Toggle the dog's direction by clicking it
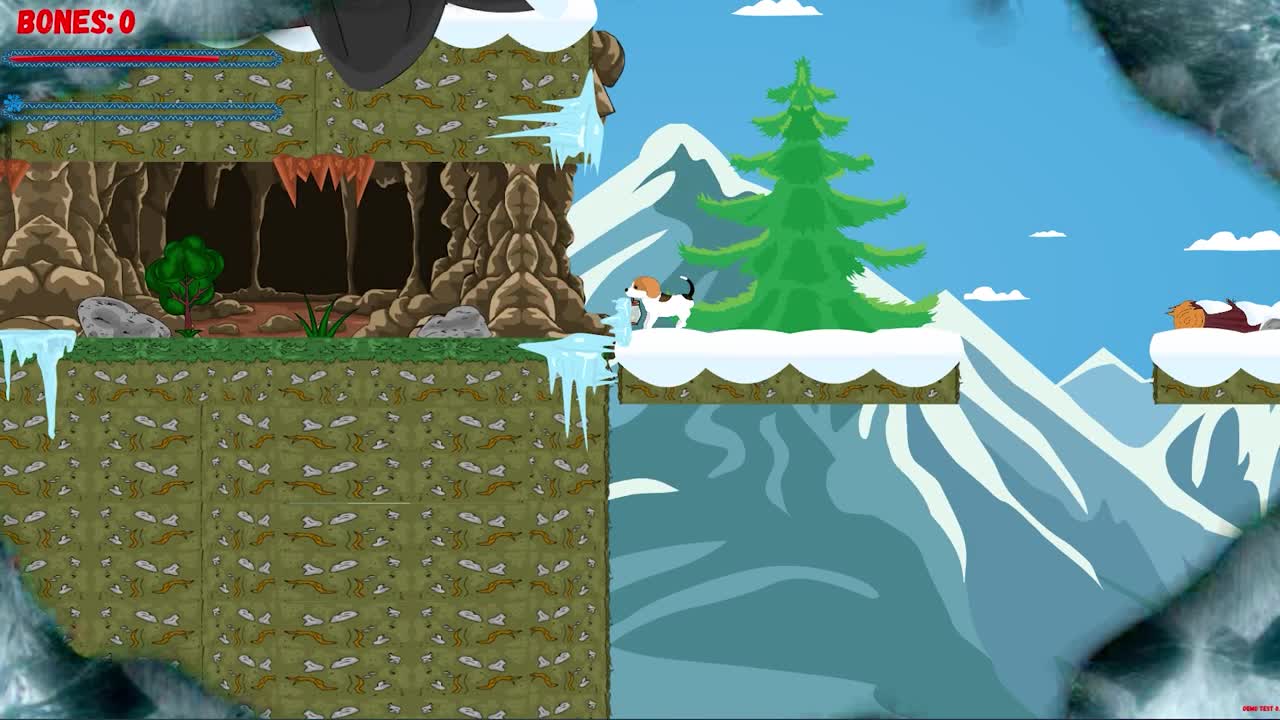 665,305
